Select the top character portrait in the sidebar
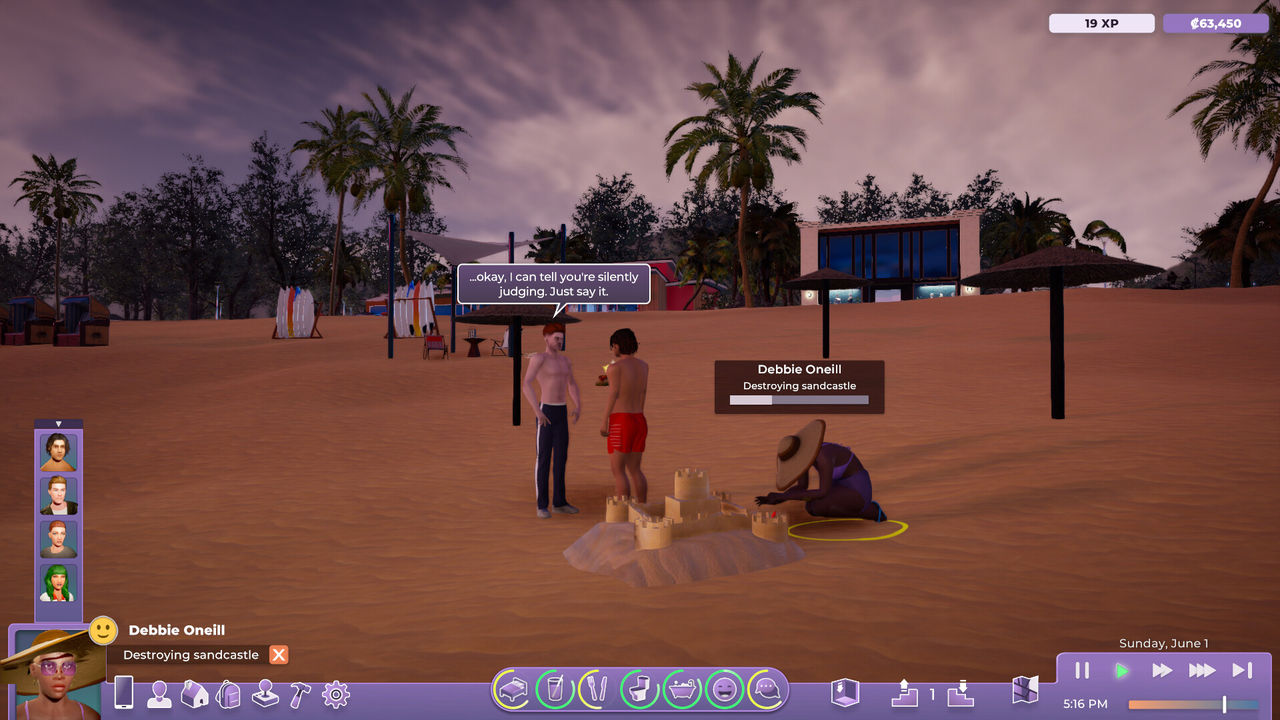The height and width of the screenshot is (720, 1280). point(58,450)
